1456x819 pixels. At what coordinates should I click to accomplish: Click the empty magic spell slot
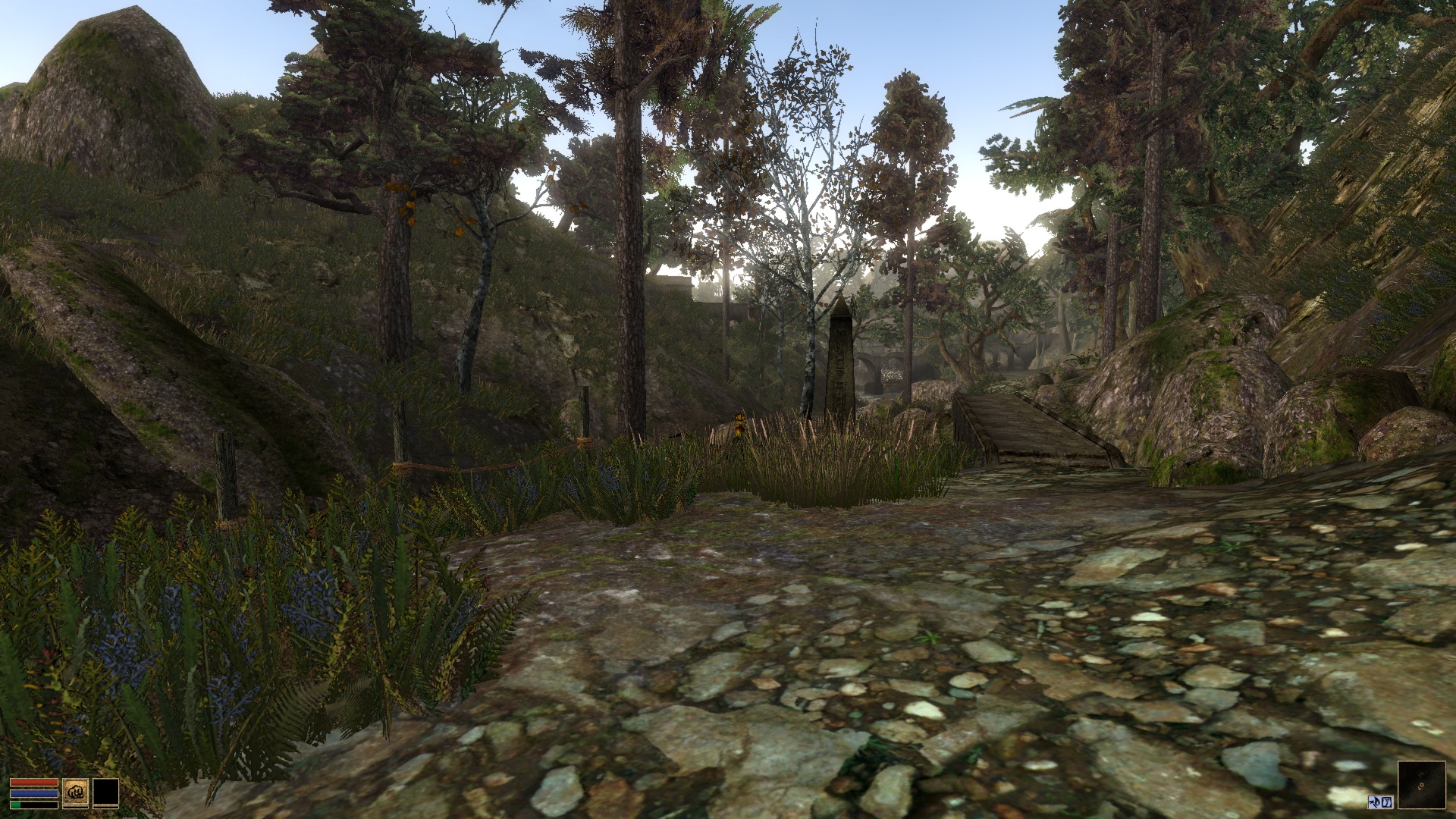(106, 792)
